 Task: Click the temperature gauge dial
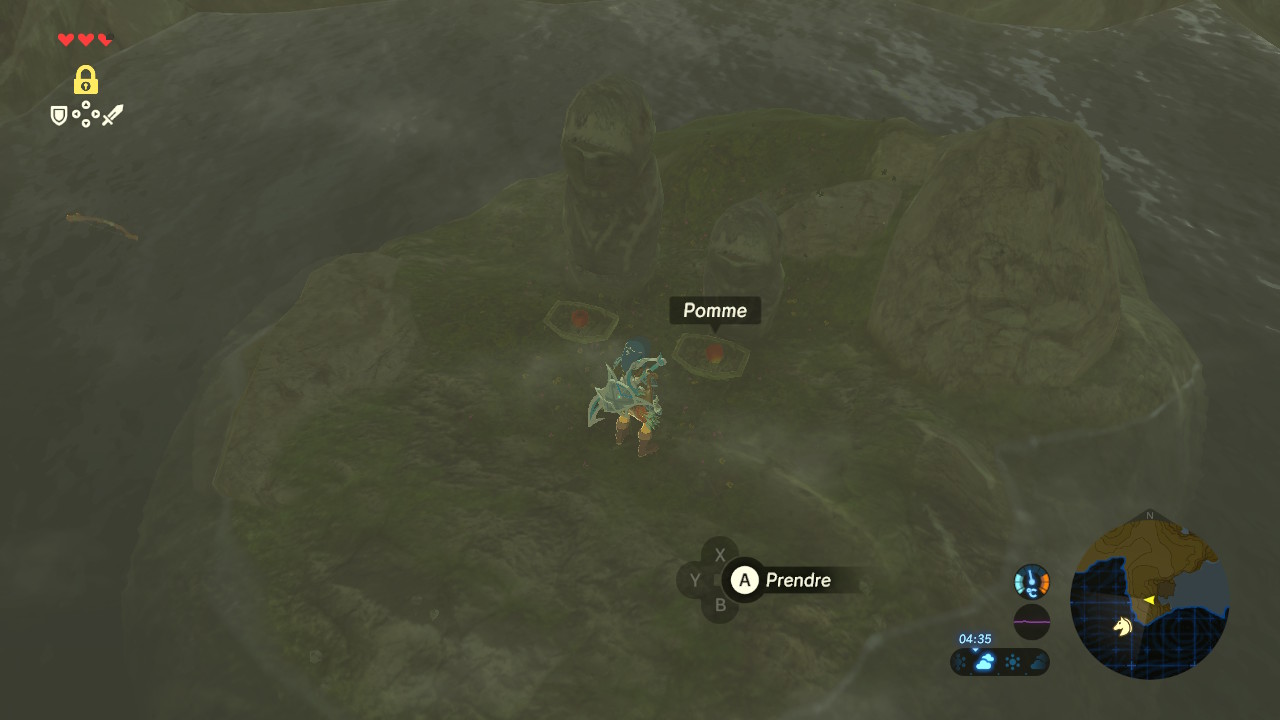point(1032,581)
